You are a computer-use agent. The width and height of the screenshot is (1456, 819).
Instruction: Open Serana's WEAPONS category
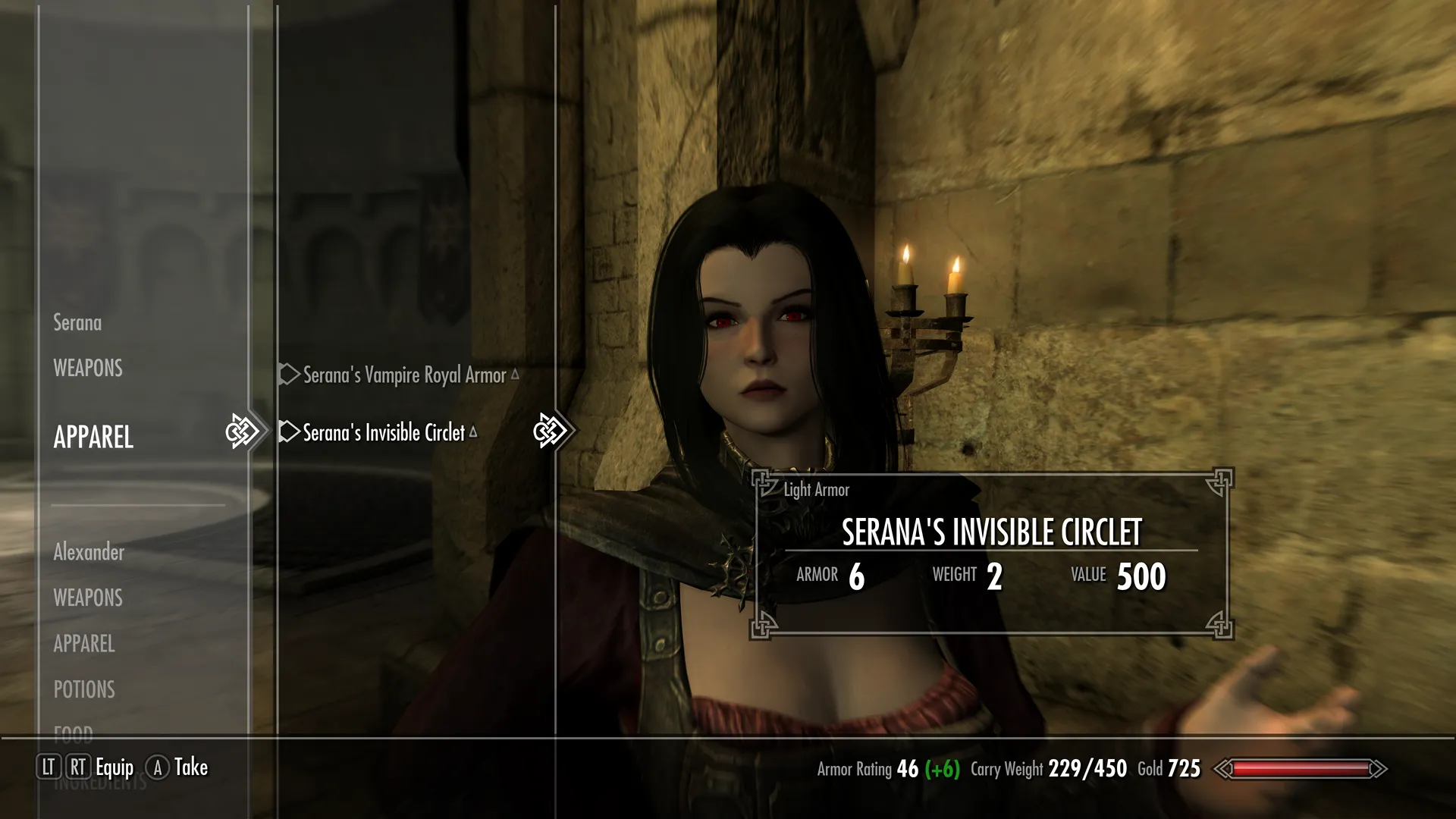(x=88, y=369)
